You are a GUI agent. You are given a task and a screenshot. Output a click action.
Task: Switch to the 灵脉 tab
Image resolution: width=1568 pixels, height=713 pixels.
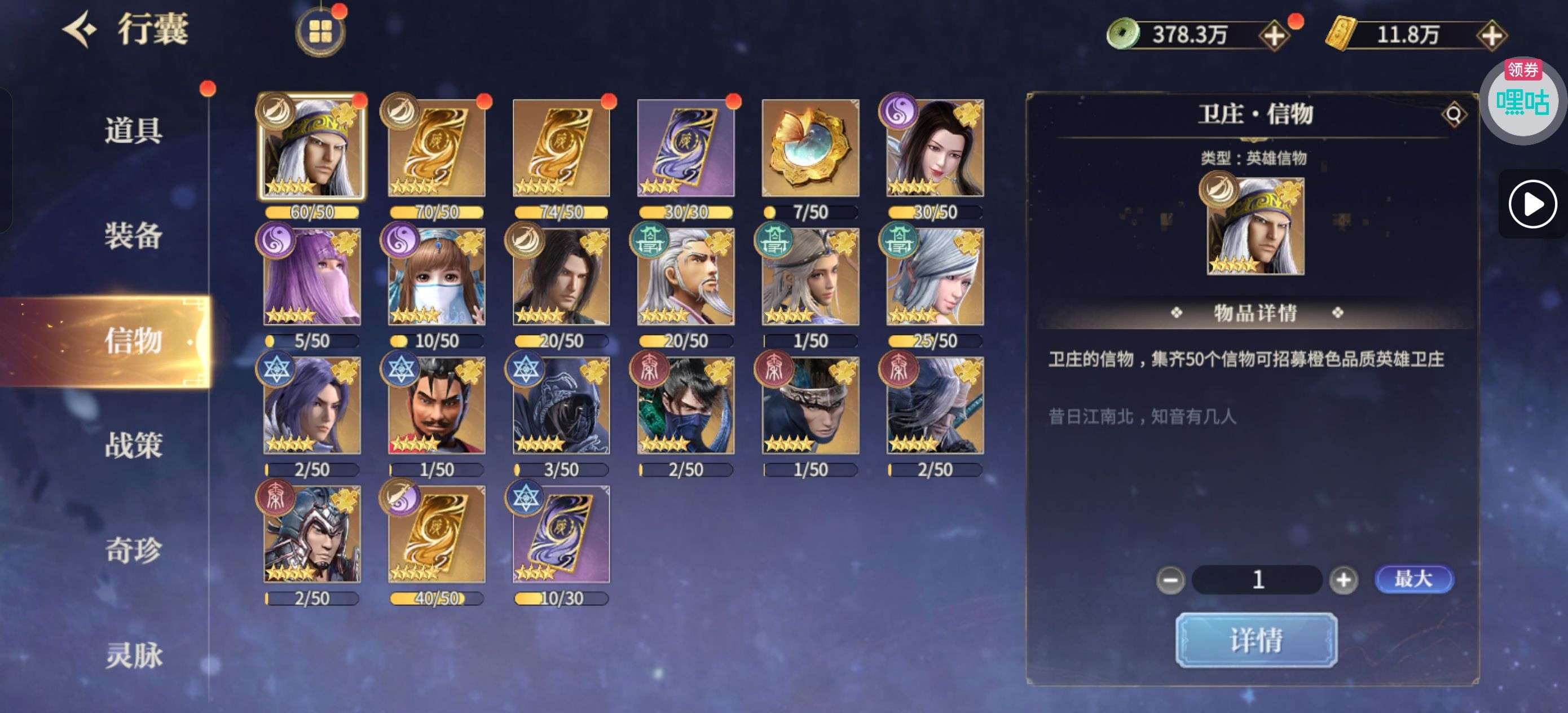(133, 655)
